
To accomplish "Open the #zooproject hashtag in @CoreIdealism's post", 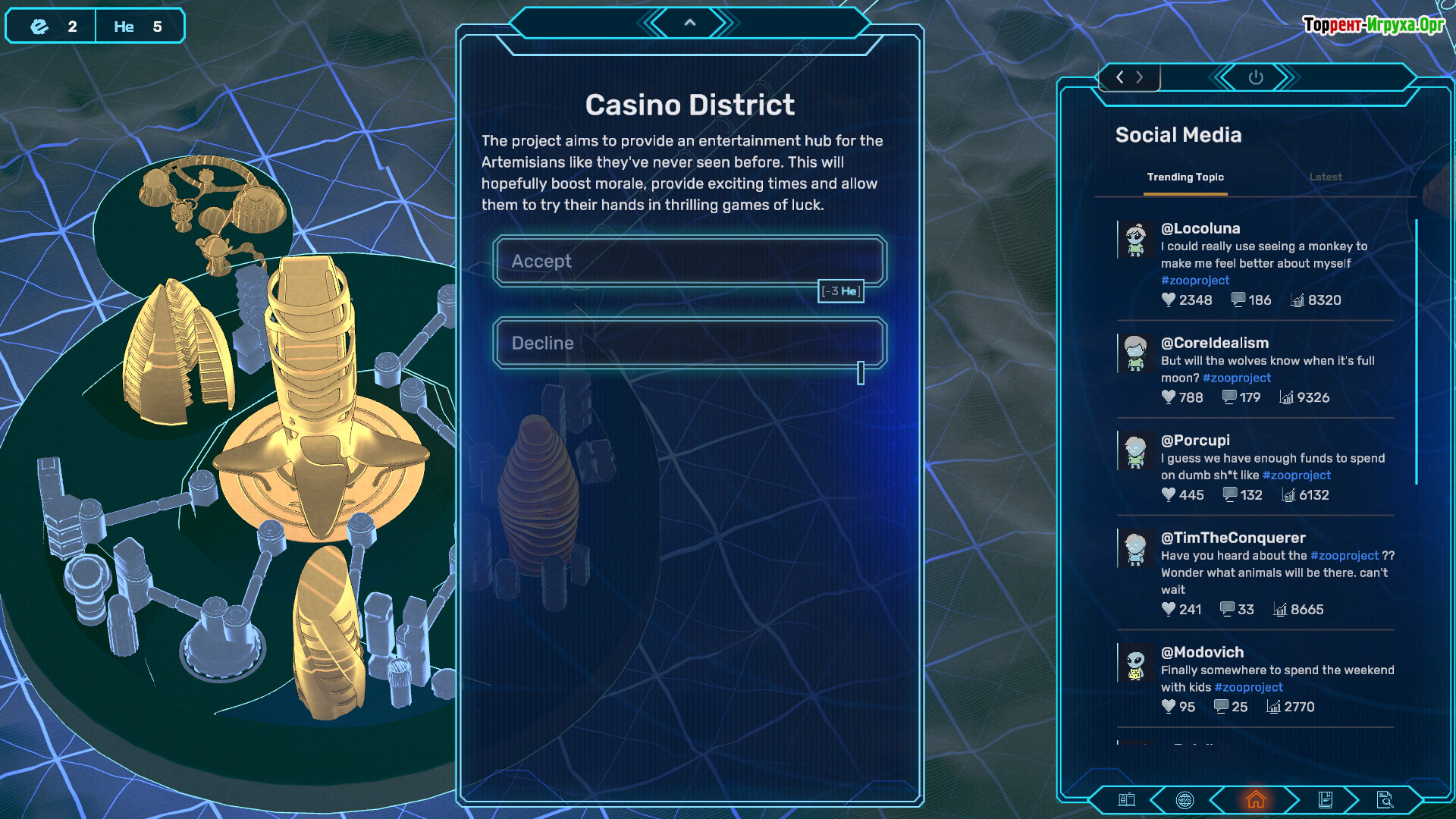I will click(x=1236, y=378).
